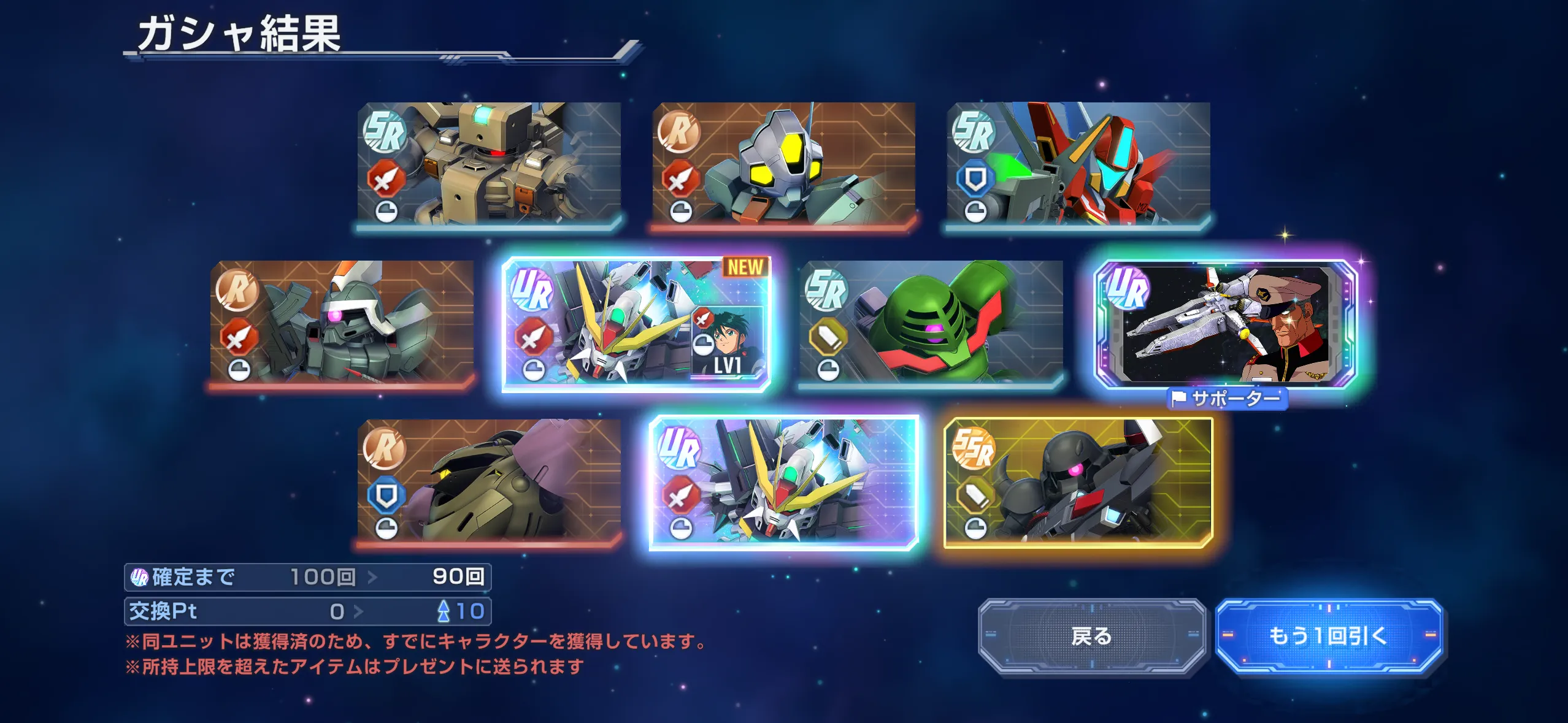
Task: Select the black SSR mech card
Action: [1078, 482]
